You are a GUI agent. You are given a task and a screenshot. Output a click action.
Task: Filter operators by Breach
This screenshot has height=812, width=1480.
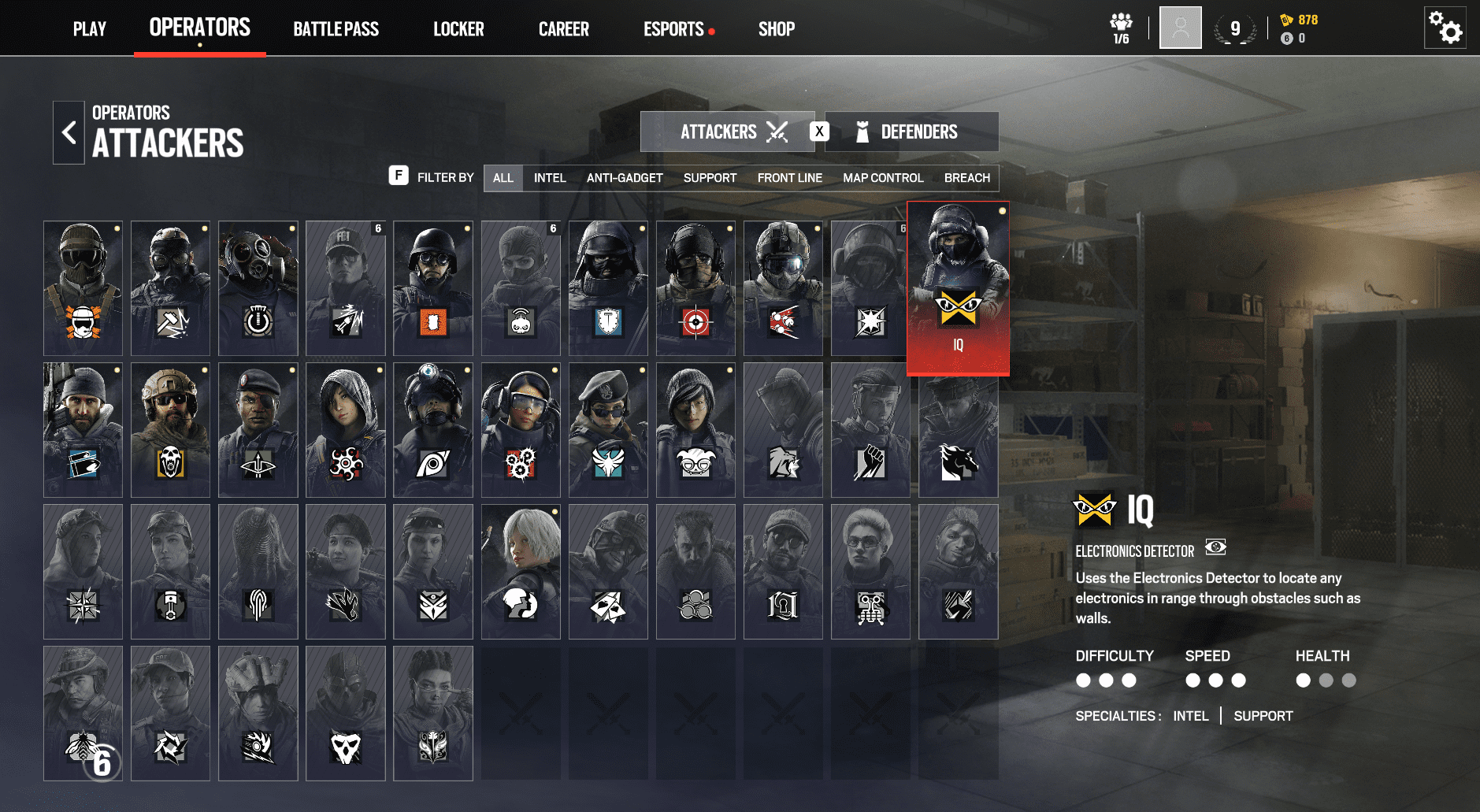[966, 178]
